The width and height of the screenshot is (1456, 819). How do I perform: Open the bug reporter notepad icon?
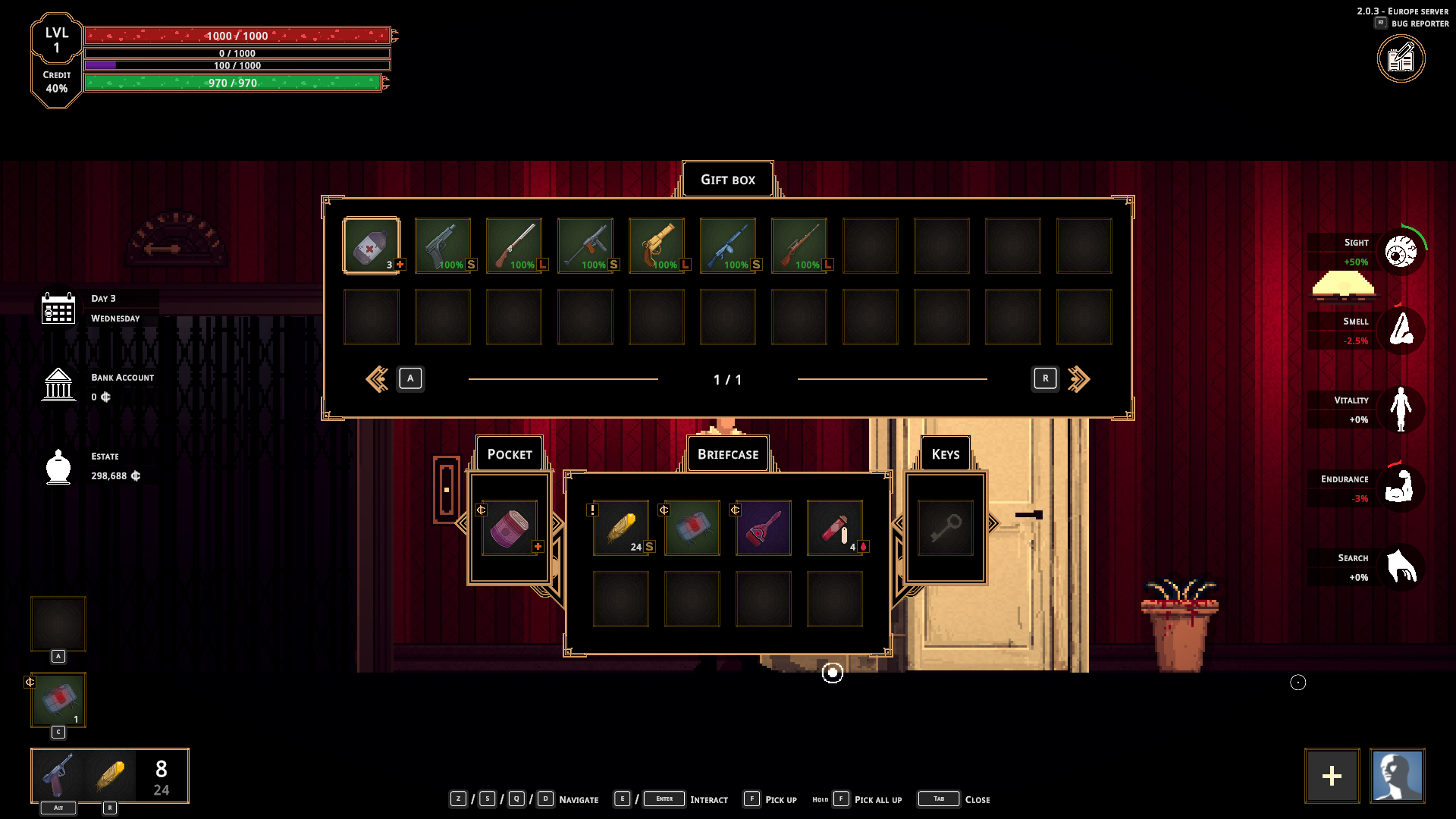pyautogui.click(x=1401, y=59)
